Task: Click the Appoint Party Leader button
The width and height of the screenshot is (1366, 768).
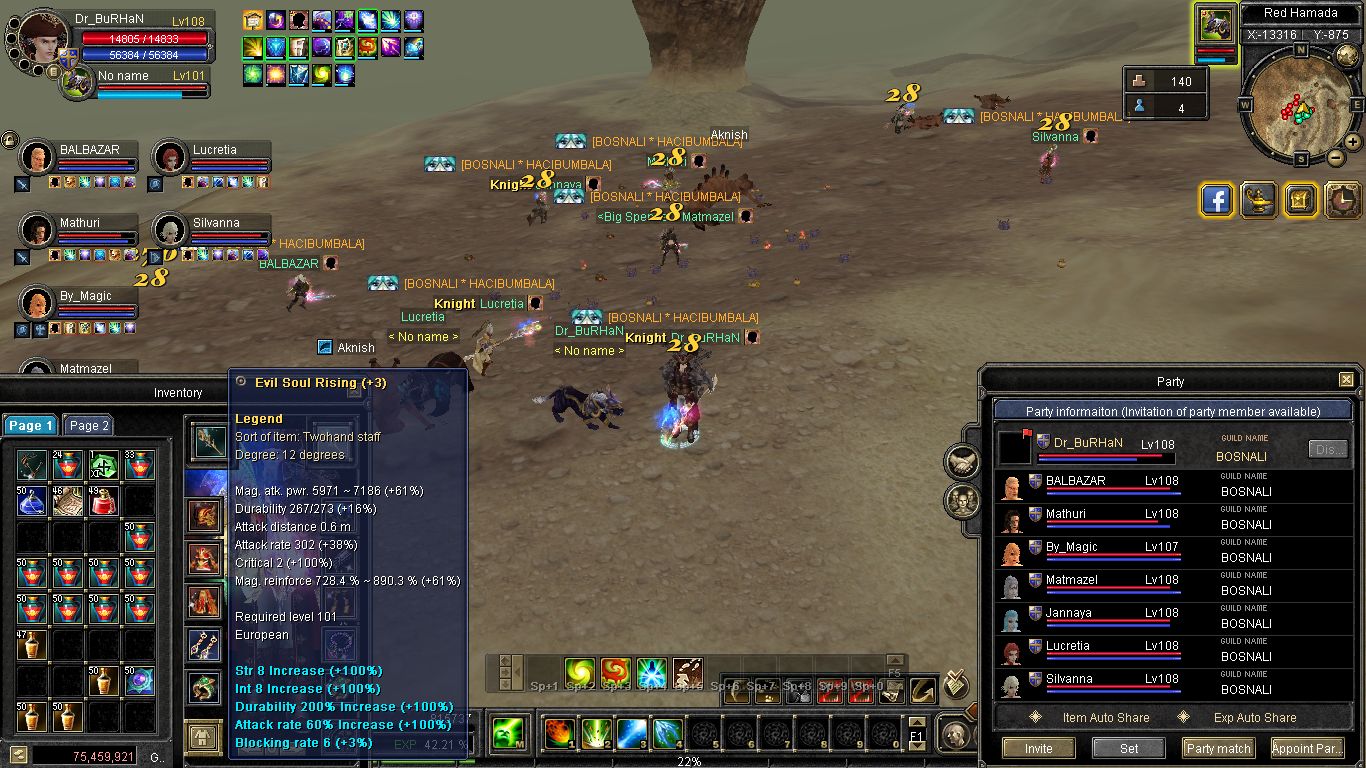Action: 1306,748
